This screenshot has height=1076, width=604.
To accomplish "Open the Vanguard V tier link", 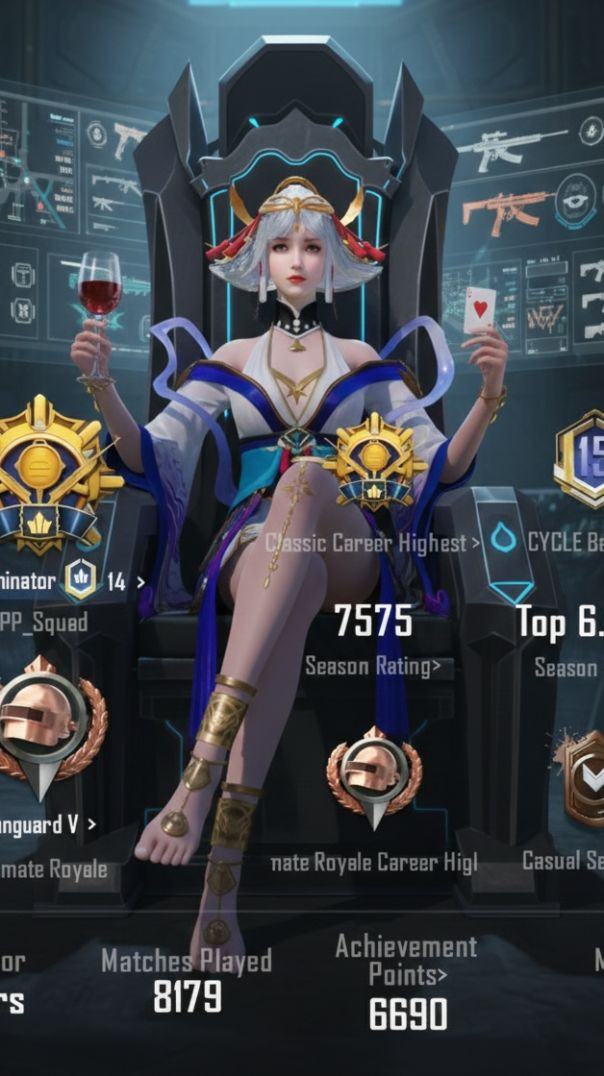I will pos(48,824).
